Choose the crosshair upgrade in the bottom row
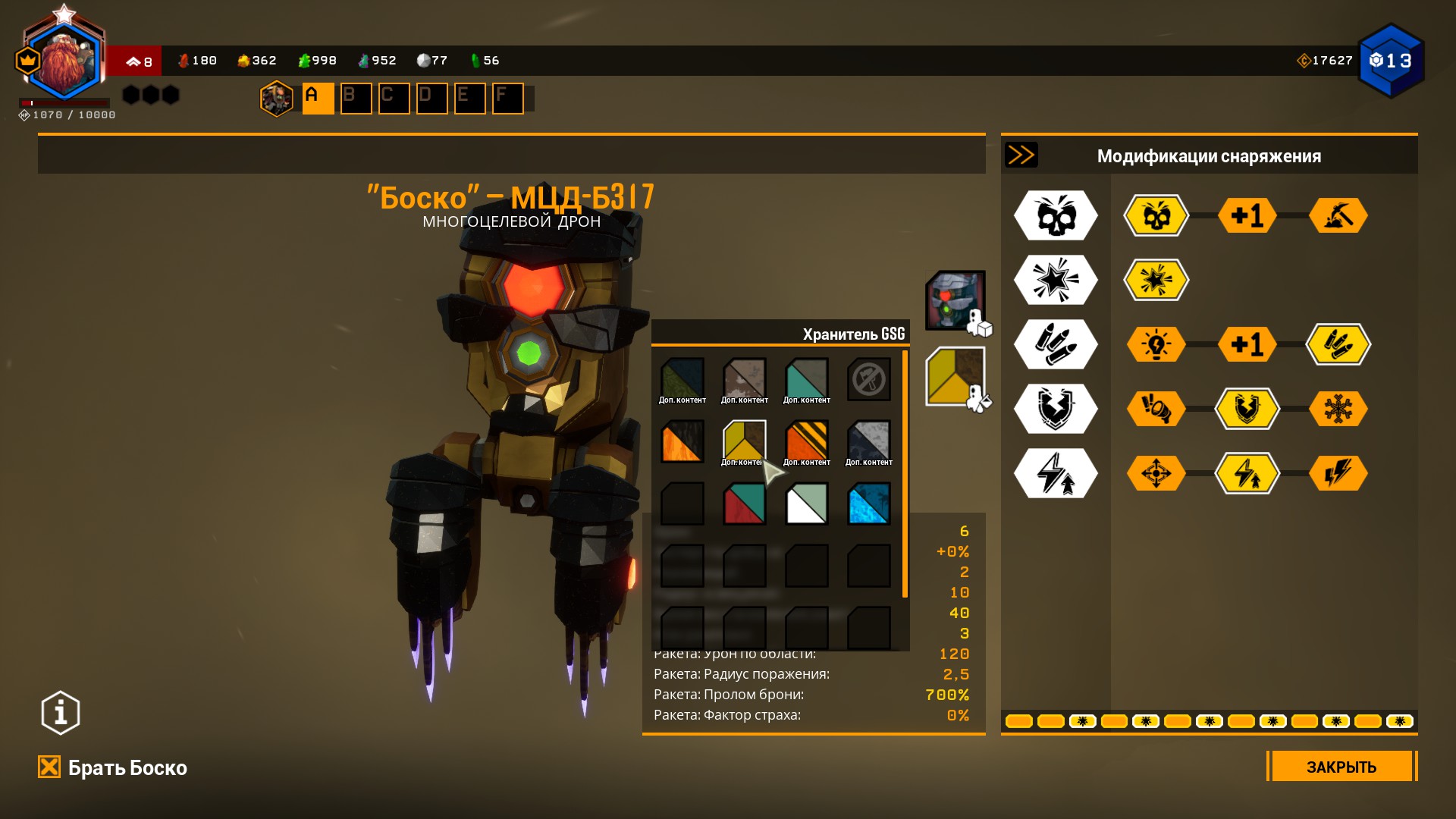1456x819 pixels. click(x=1156, y=473)
